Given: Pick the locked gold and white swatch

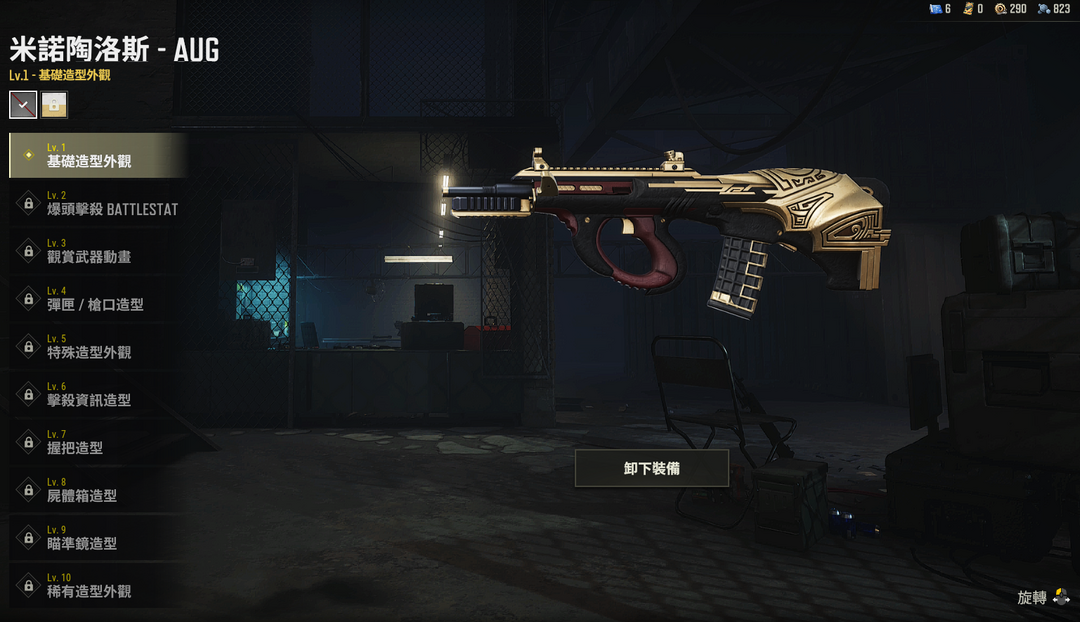Looking at the screenshot, I should pos(54,104).
